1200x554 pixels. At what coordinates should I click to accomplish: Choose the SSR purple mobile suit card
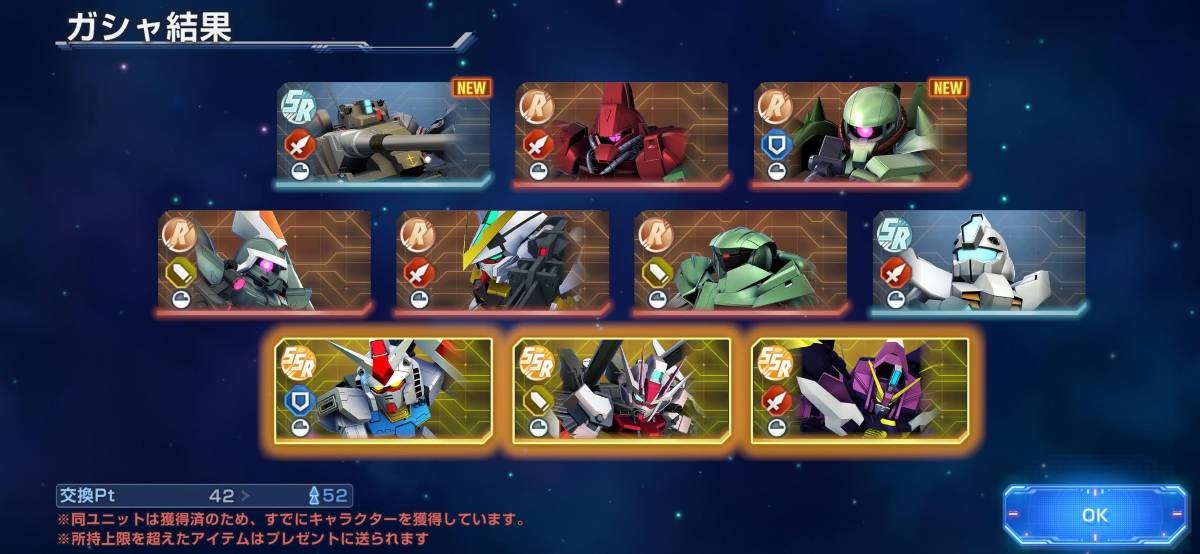tap(860, 389)
